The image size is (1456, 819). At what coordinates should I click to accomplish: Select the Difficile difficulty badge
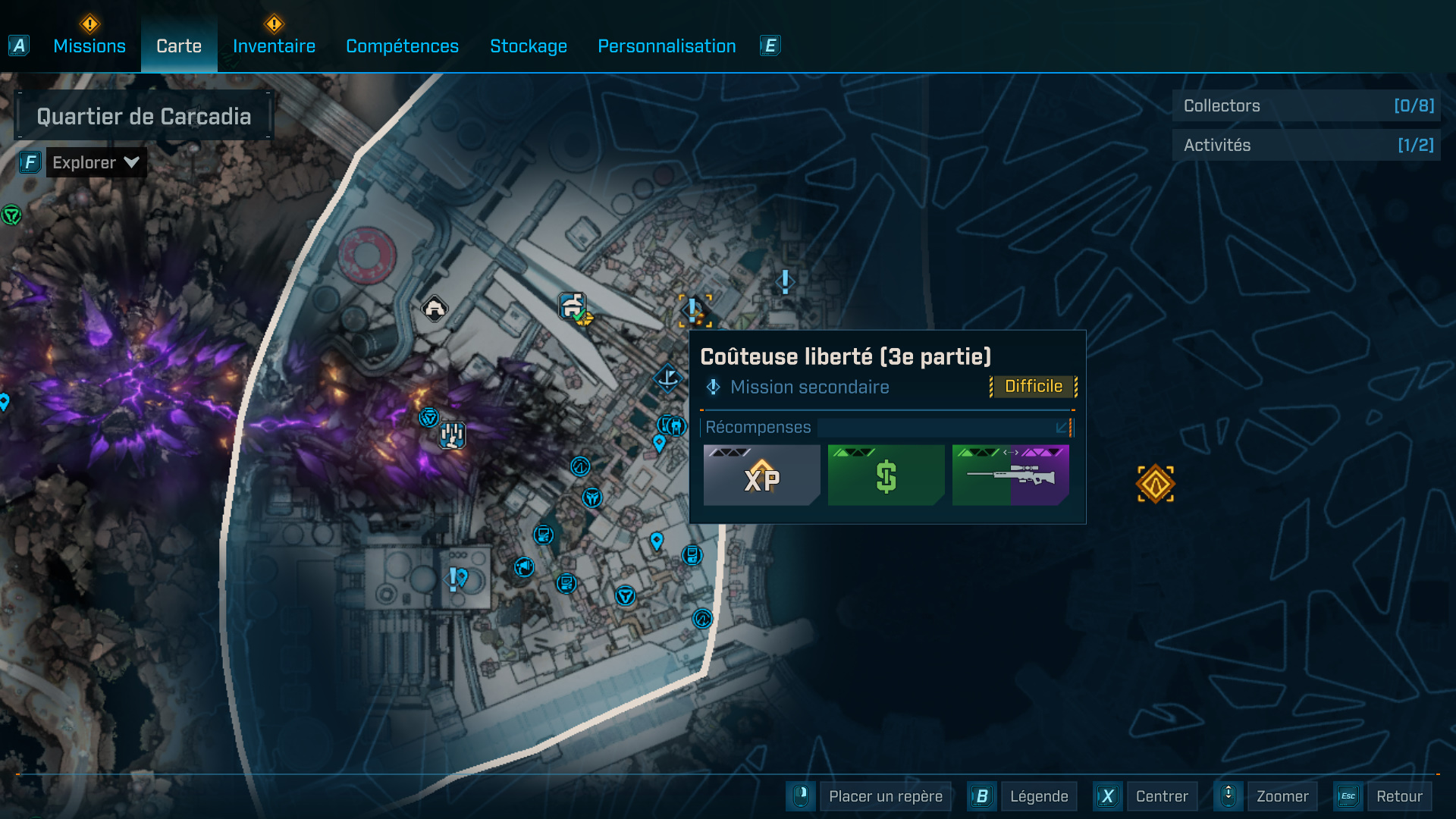click(x=1032, y=386)
